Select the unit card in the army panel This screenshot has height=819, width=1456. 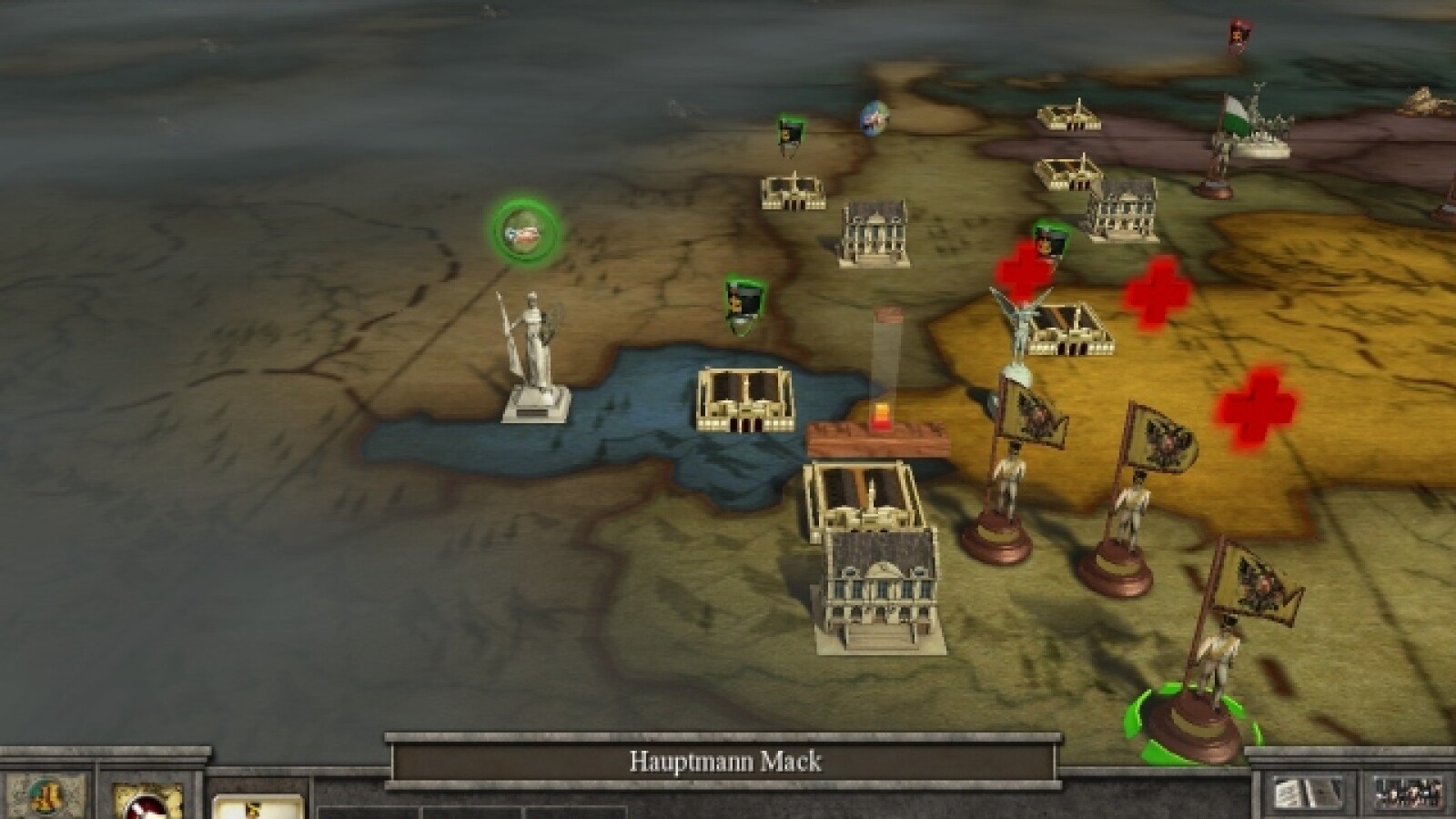(x=258, y=807)
